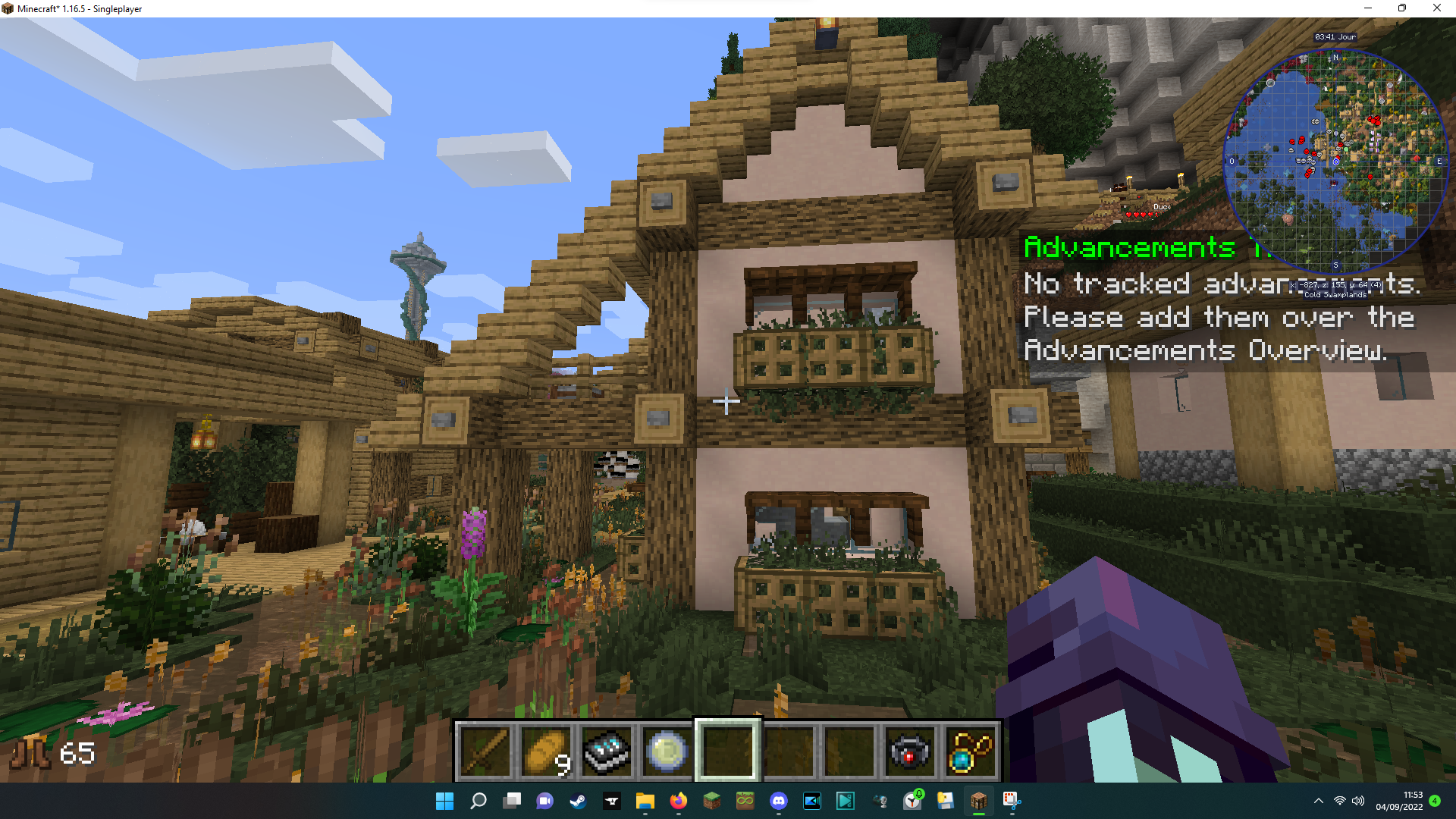Viewport: 1456px width, 819px height.
Task: Open the black anvil app from taskbar
Action: point(612,801)
